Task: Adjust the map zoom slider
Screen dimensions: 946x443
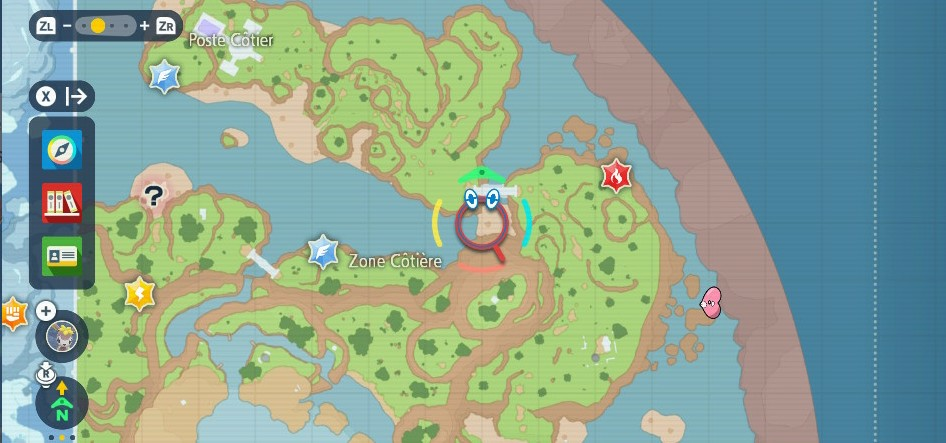Action: (98, 26)
